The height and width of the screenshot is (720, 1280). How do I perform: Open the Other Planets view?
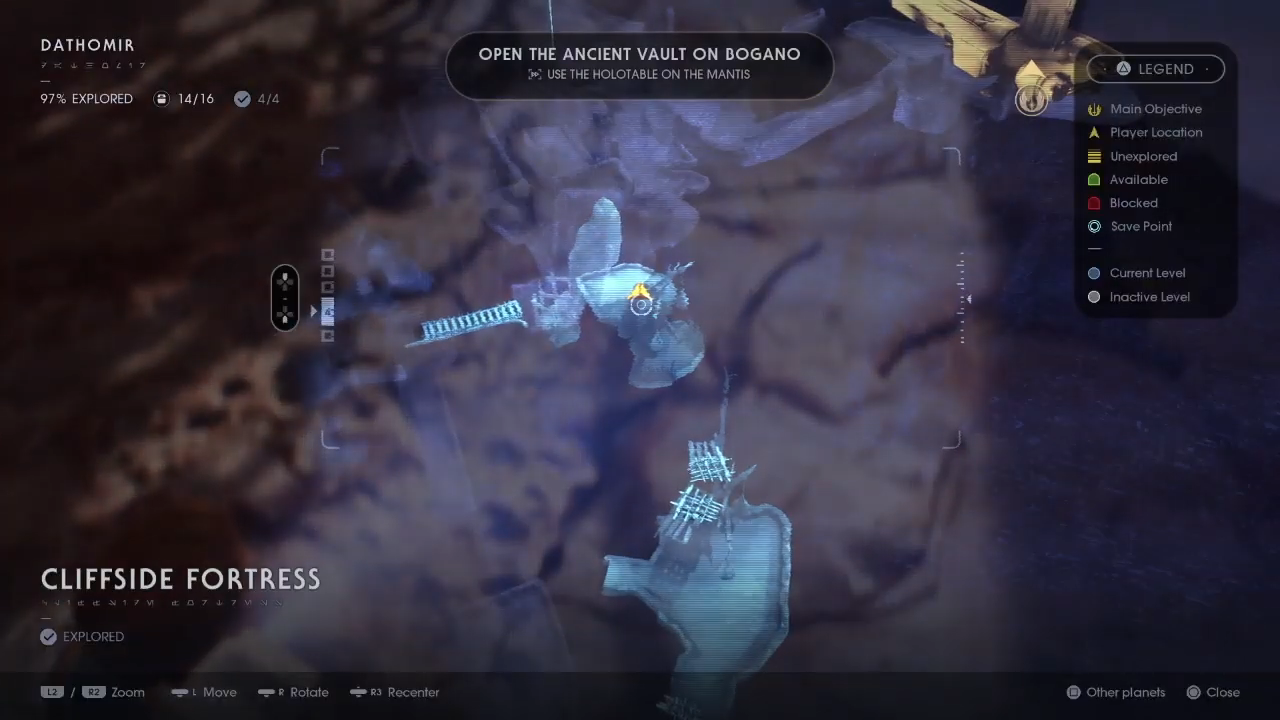(x=1115, y=692)
